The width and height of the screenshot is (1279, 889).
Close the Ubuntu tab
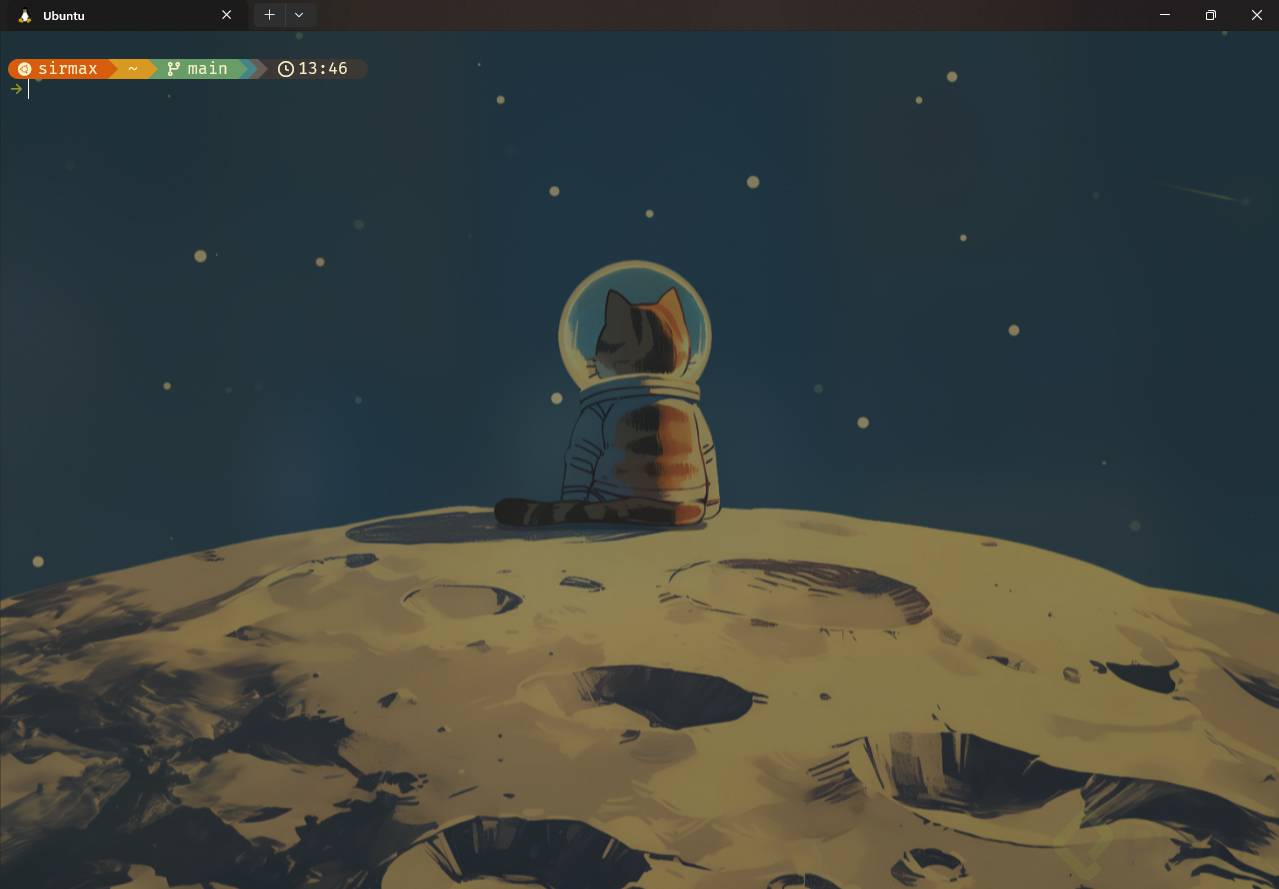pos(226,15)
